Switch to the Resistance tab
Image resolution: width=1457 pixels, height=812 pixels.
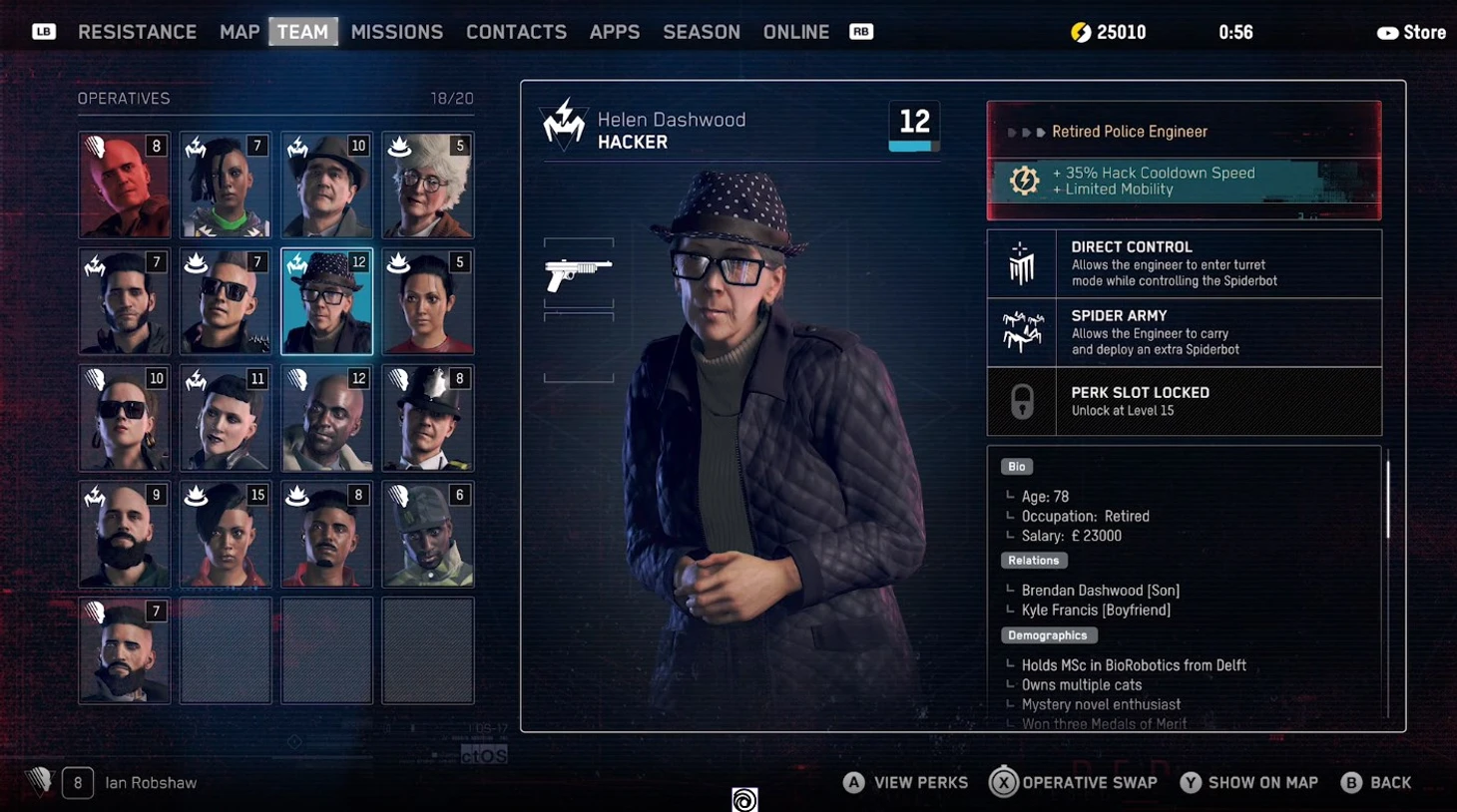pos(137,32)
